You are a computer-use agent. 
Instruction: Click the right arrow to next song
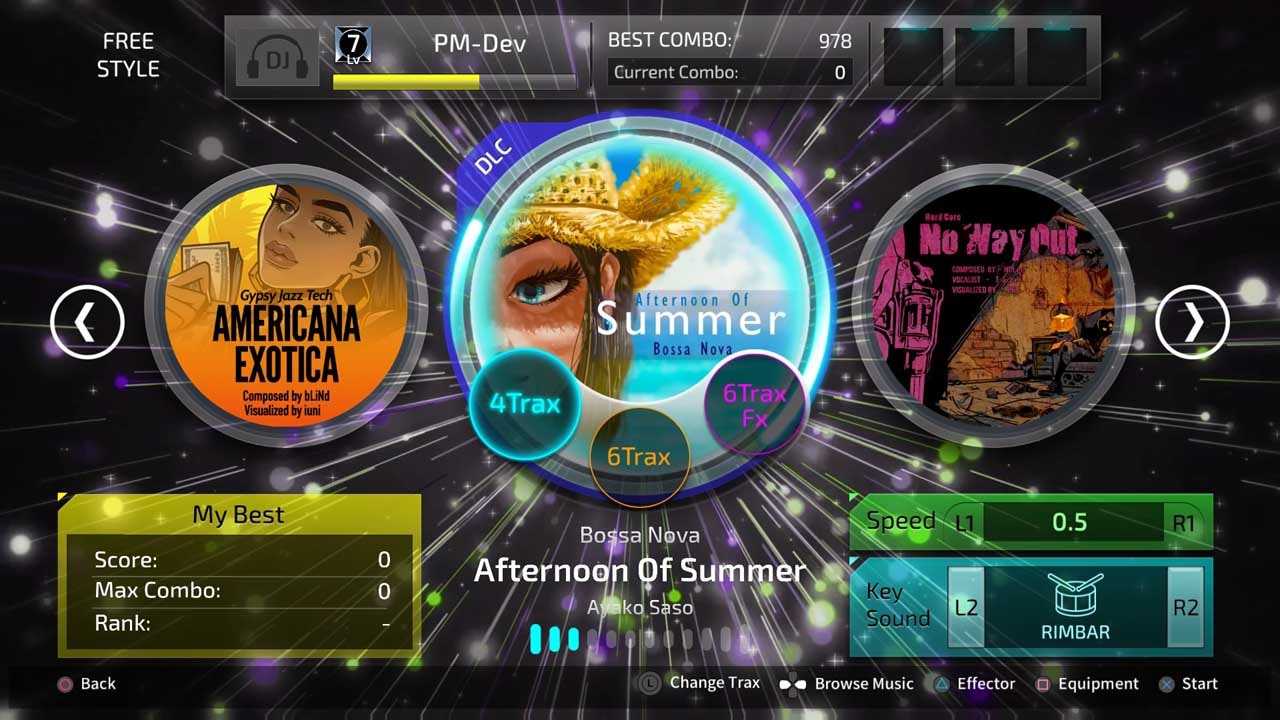[x=1194, y=322]
